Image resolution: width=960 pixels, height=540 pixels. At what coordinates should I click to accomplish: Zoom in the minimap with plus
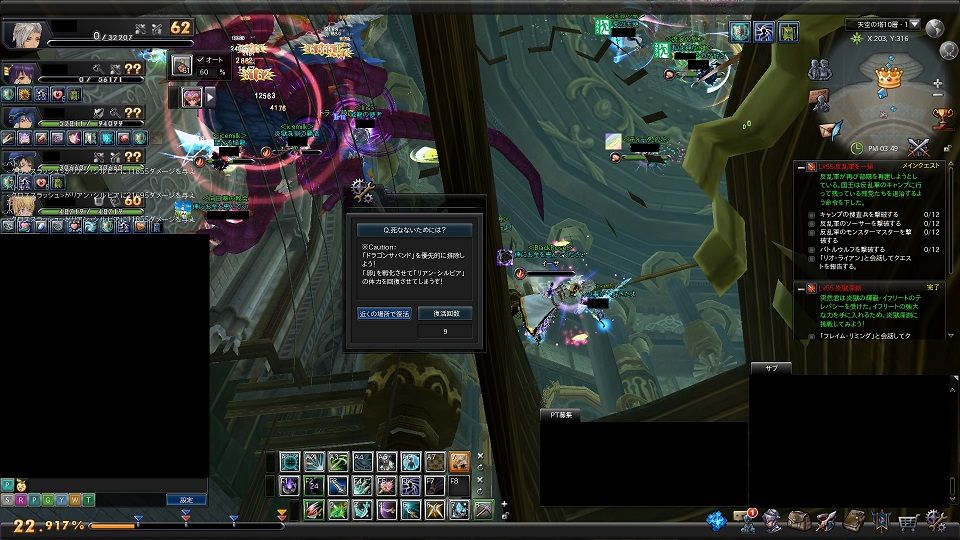[937, 84]
